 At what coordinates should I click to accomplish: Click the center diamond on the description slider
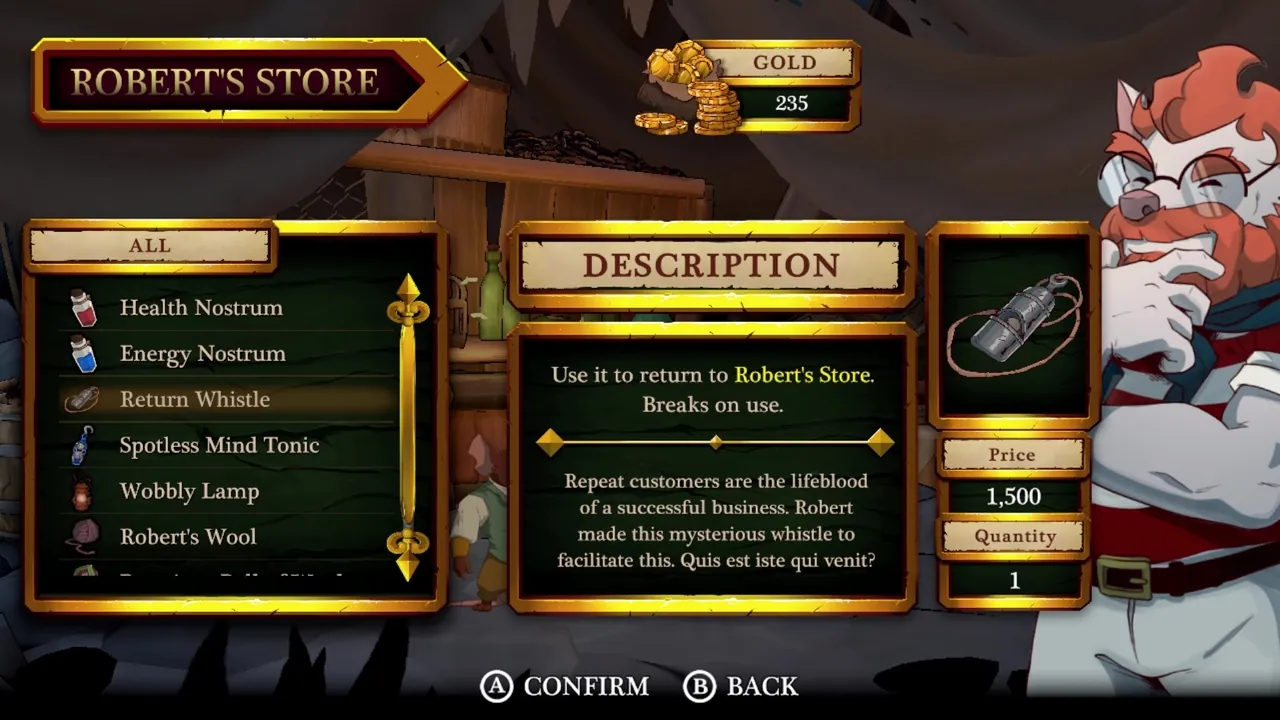coord(715,442)
